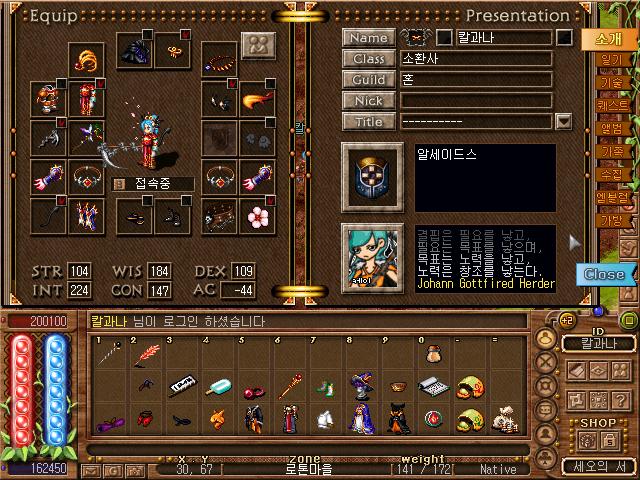The height and width of the screenshot is (480, 640).
Task: Select the ice cream bar inventory item
Action: point(219,385)
